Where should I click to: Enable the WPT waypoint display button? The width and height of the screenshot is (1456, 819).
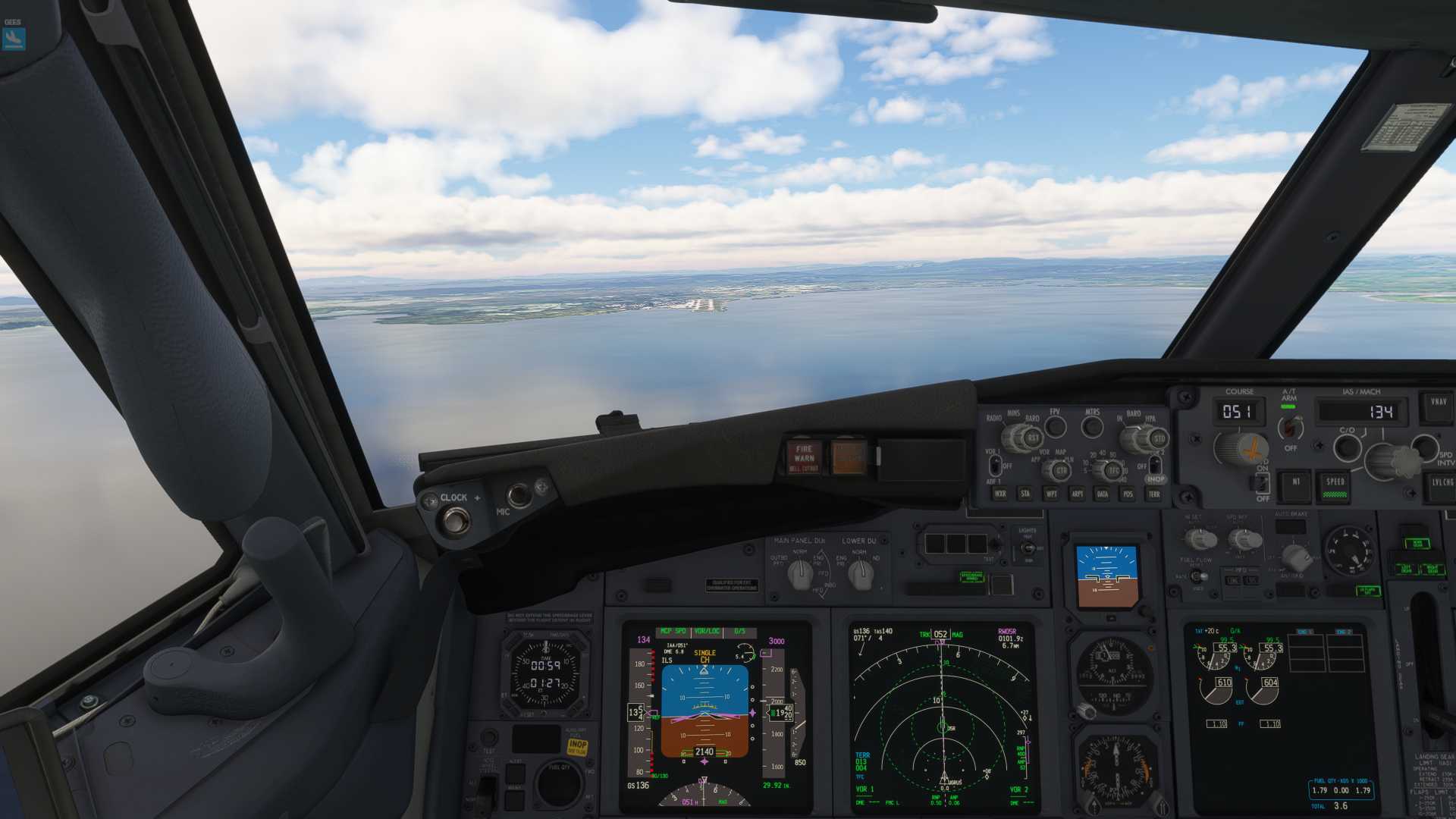[1051, 494]
